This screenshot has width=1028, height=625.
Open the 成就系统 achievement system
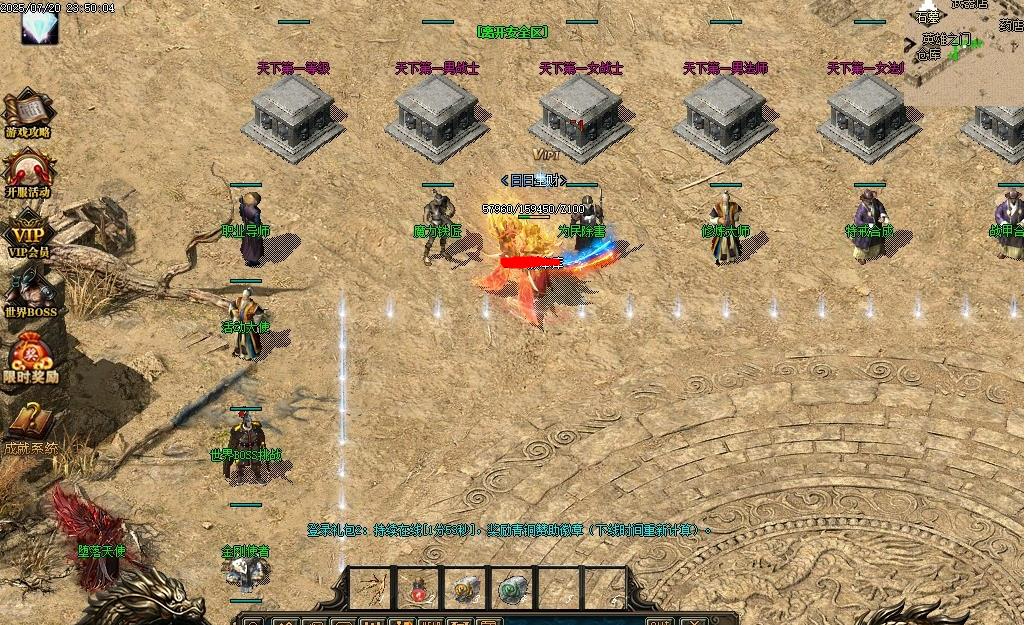click(x=30, y=426)
